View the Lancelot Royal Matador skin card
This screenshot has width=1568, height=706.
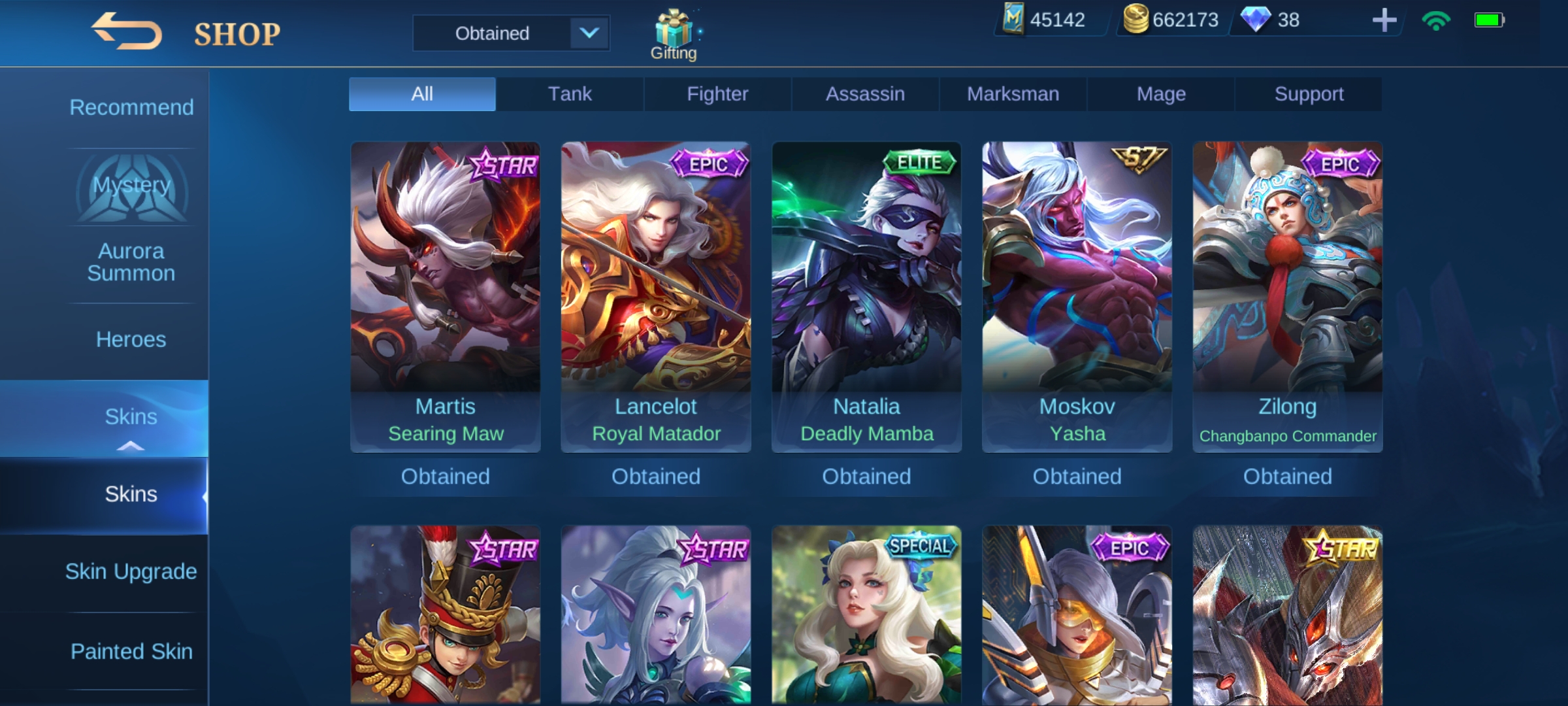pos(655,297)
